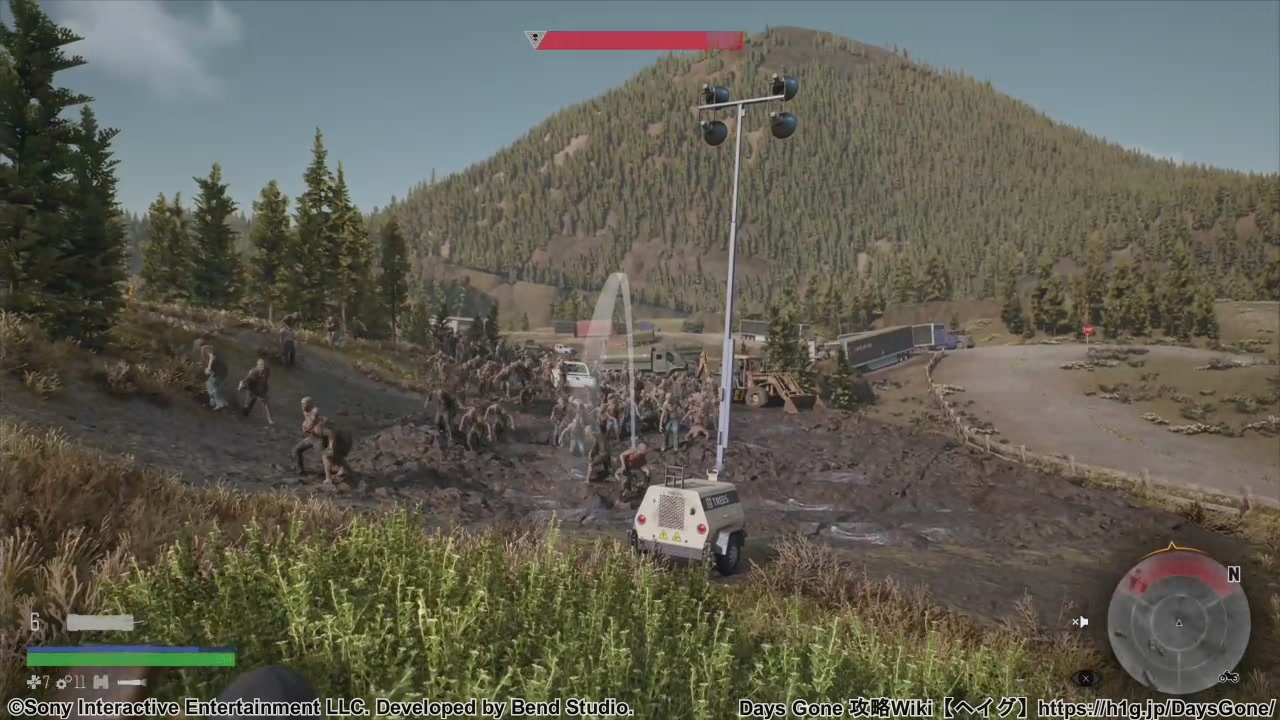Viewport: 1280px width, 720px height.
Task: Toggle the eye icon with X prompt under the minimap
Action: click(x=1086, y=678)
